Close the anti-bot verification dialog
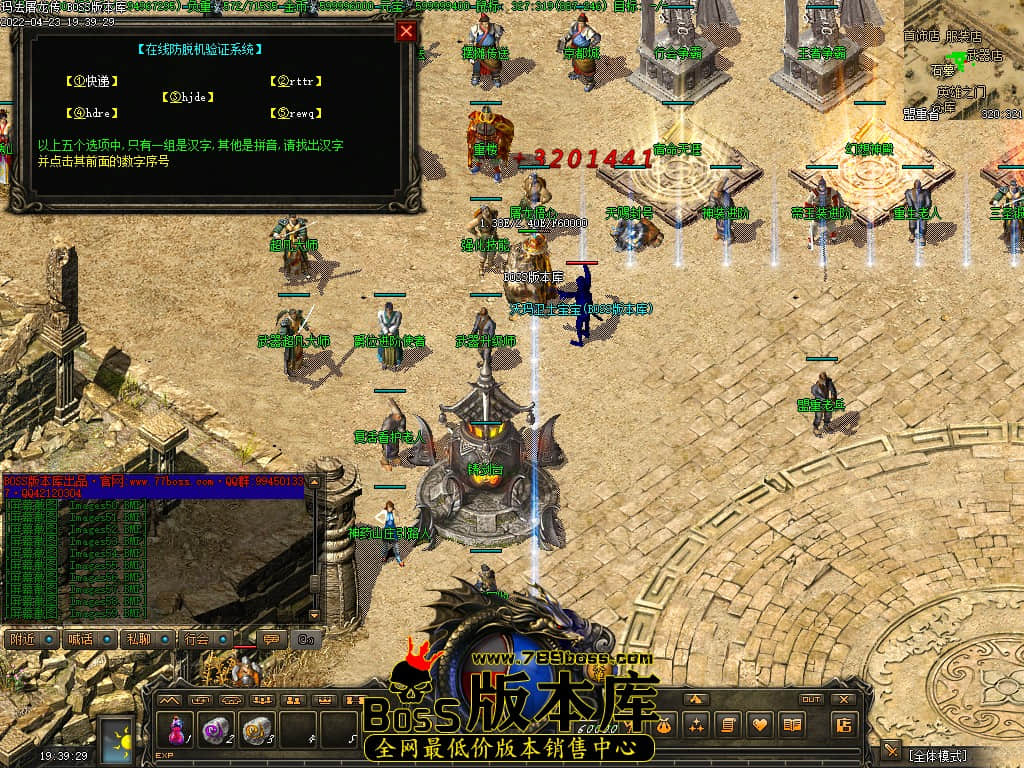 pos(405,31)
